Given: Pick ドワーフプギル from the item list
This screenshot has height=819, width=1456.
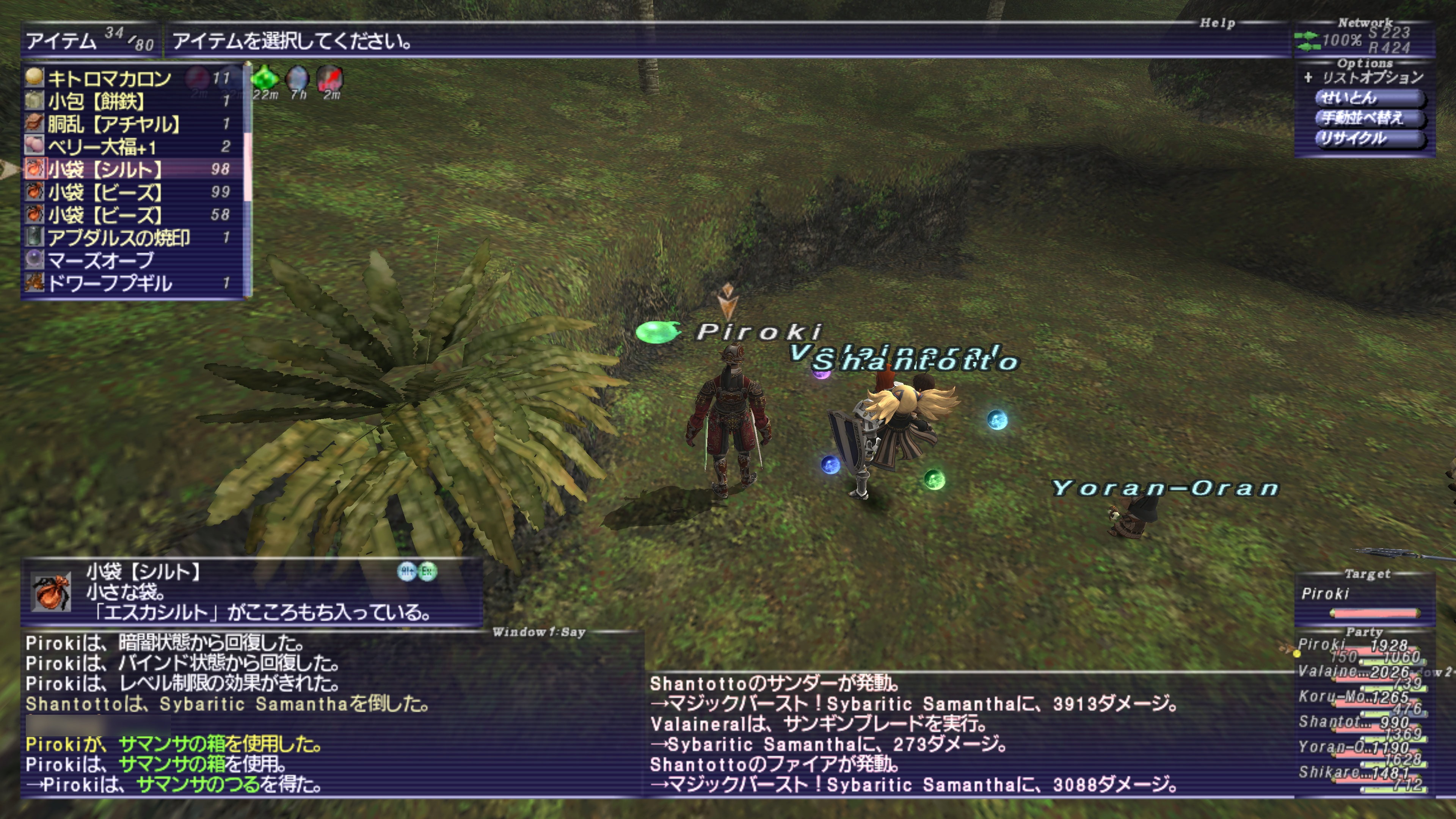Looking at the screenshot, I should [110, 283].
